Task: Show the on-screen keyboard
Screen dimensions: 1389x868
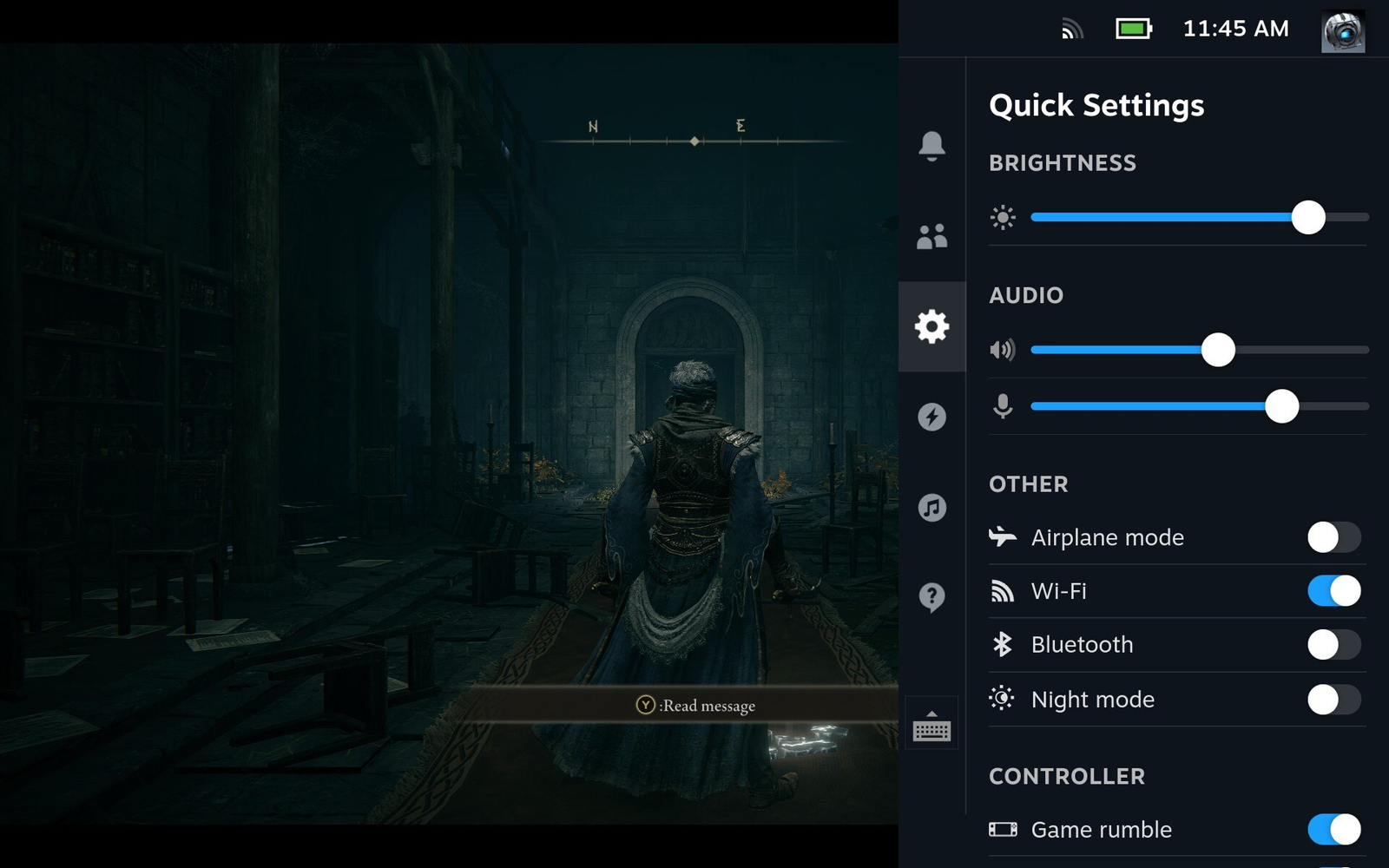Action: click(931, 727)
